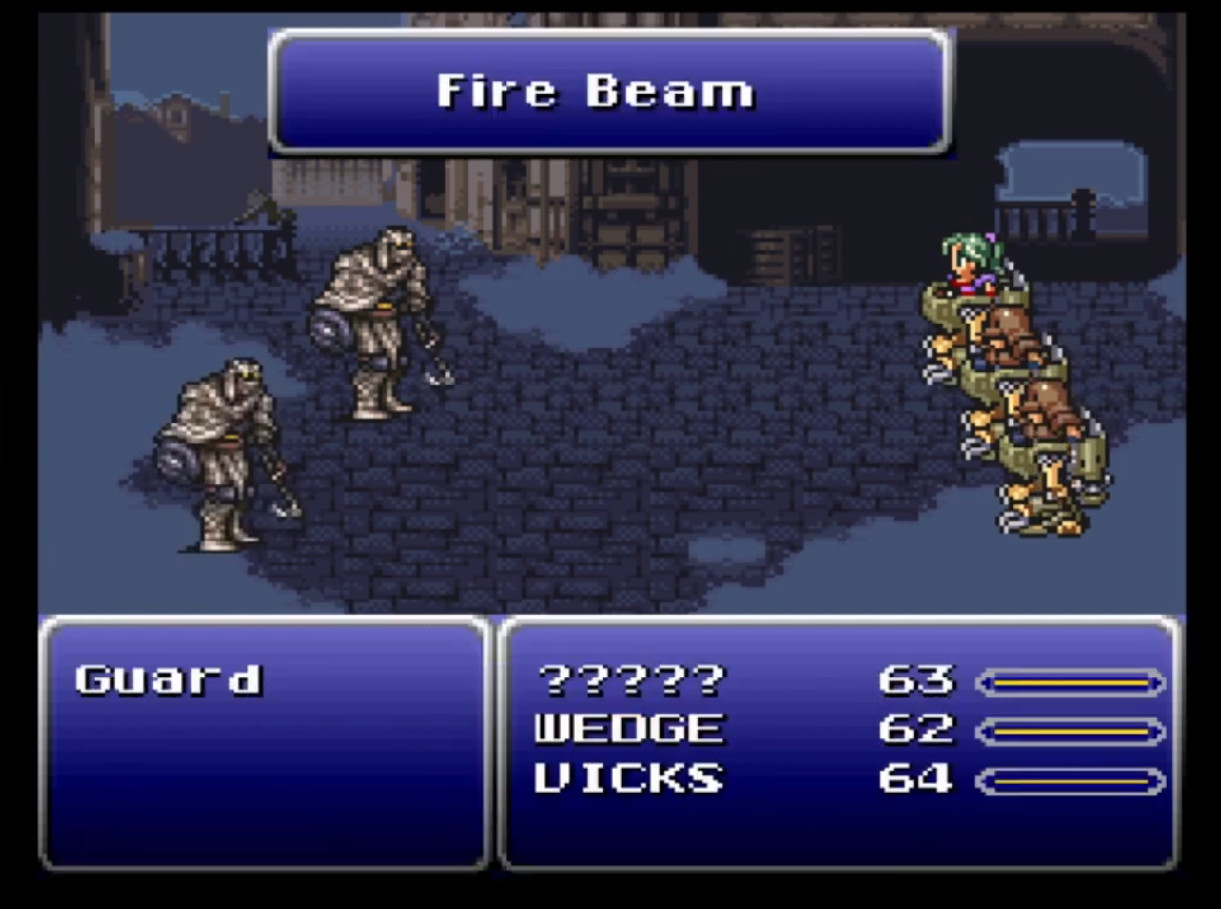Choose the ????? party member row
Viewport: 1221px width, 909px height.
coord(630,681)
